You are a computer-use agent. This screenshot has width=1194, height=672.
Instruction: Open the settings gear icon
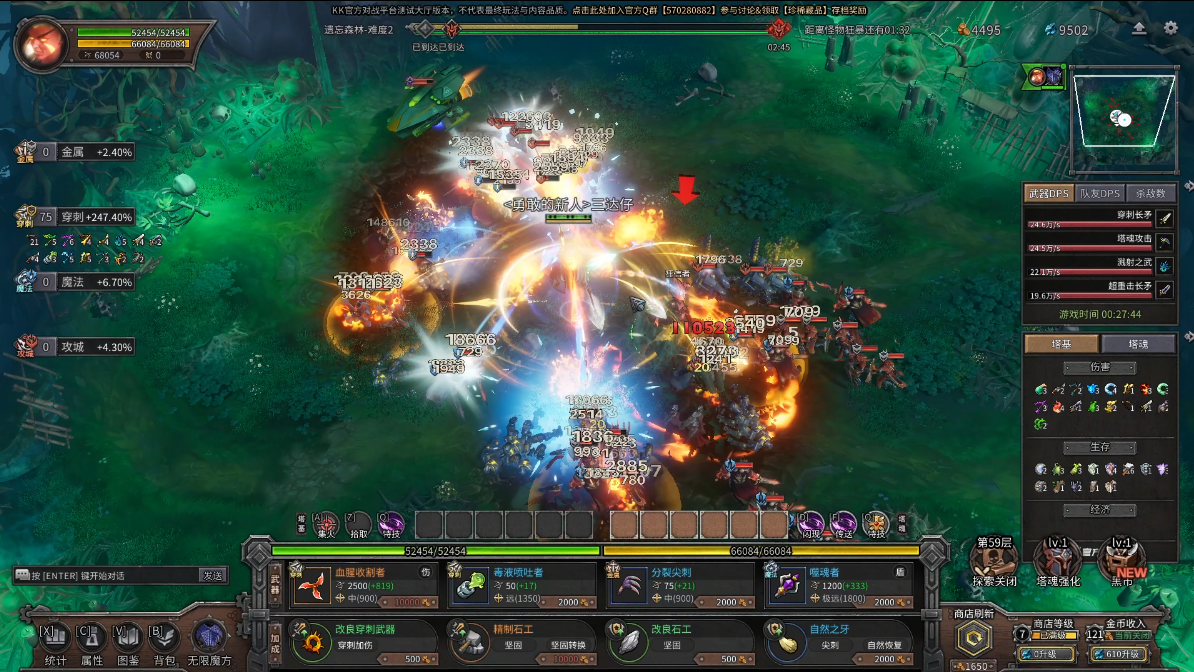coord(1170,28)
